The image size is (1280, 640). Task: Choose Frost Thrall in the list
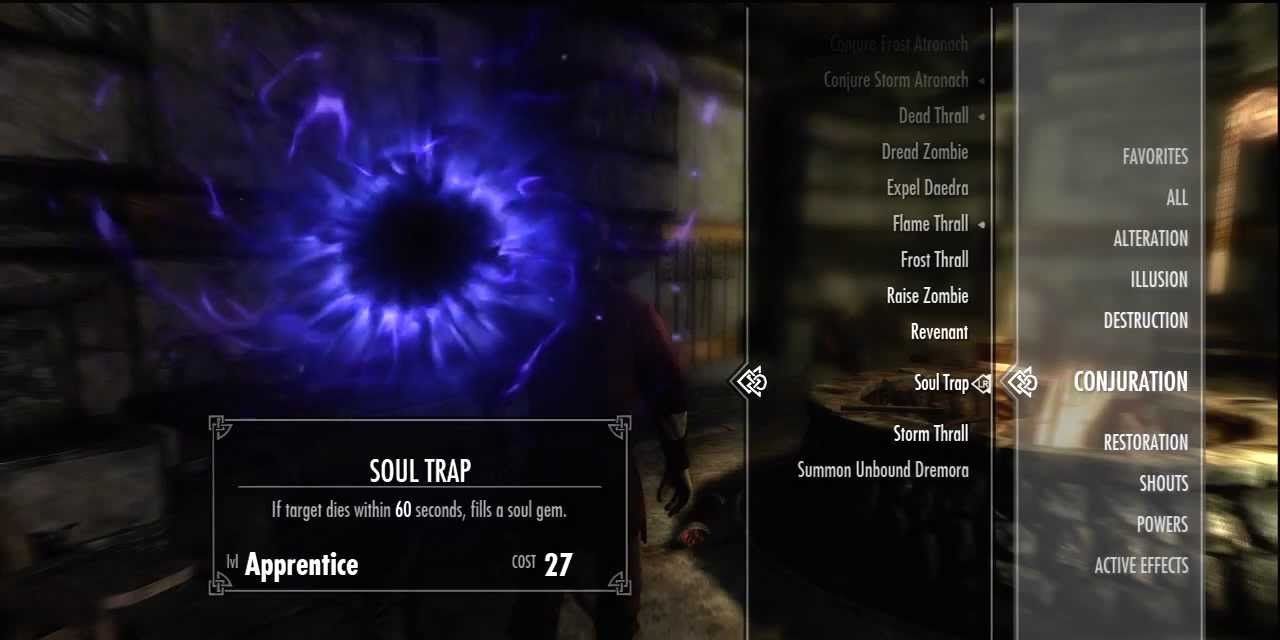tap(934, 260)
